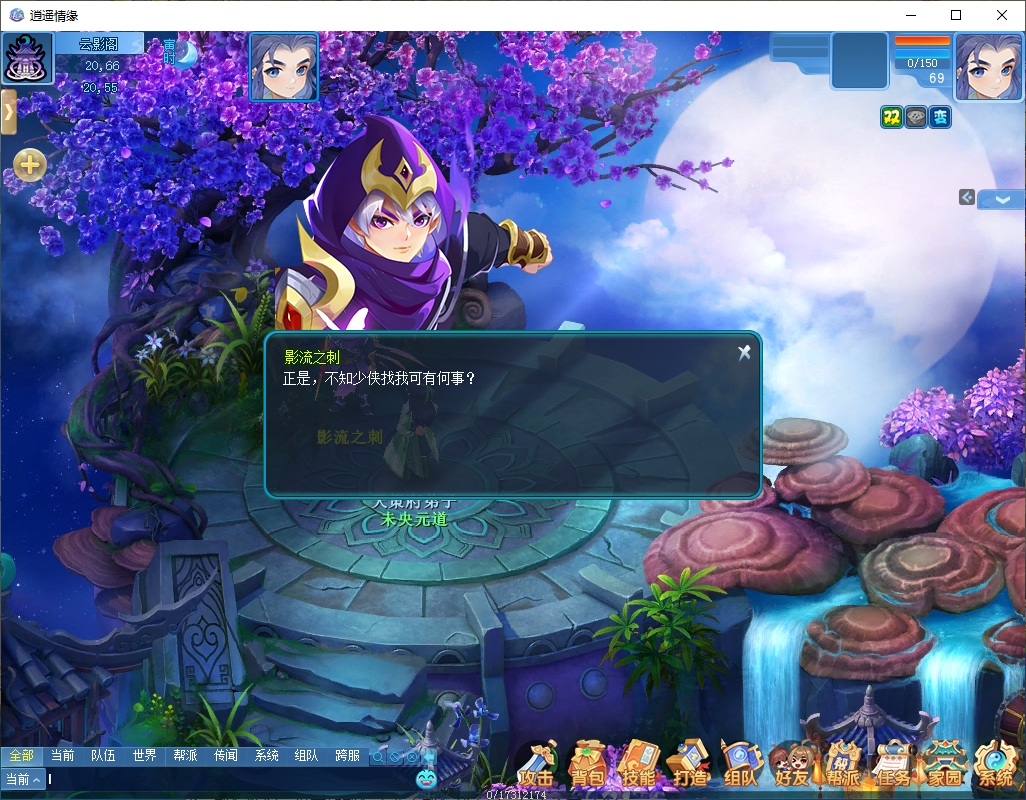
Task: Close the 影流之刺 dialogue box
Action: click(744, 352)
